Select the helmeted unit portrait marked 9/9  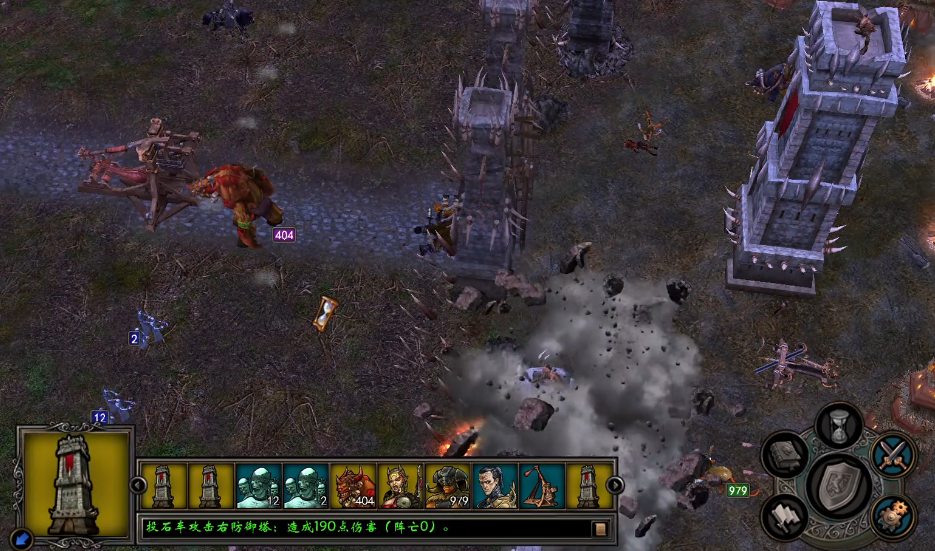(x=448, y=485)
